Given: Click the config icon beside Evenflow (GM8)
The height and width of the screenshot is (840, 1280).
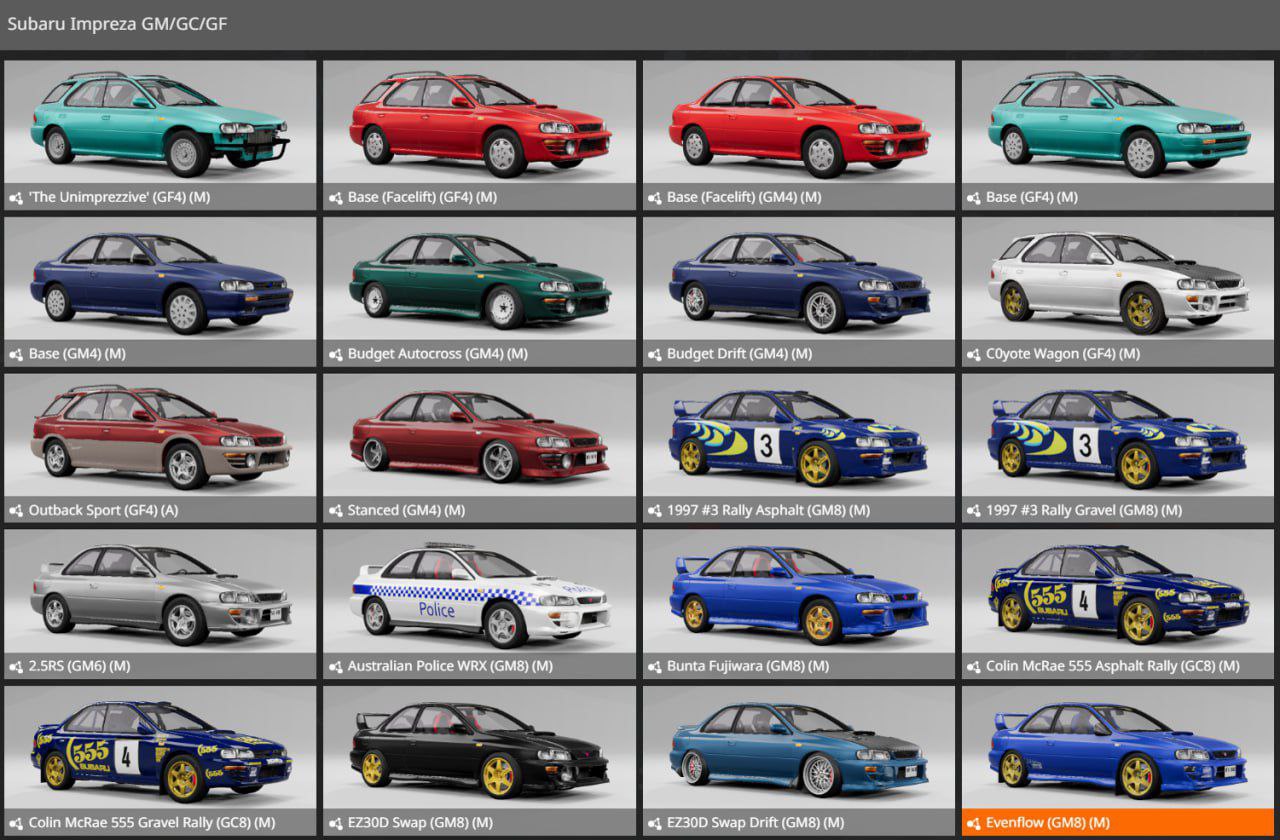Looking at the screenshot, I should 974,822.
